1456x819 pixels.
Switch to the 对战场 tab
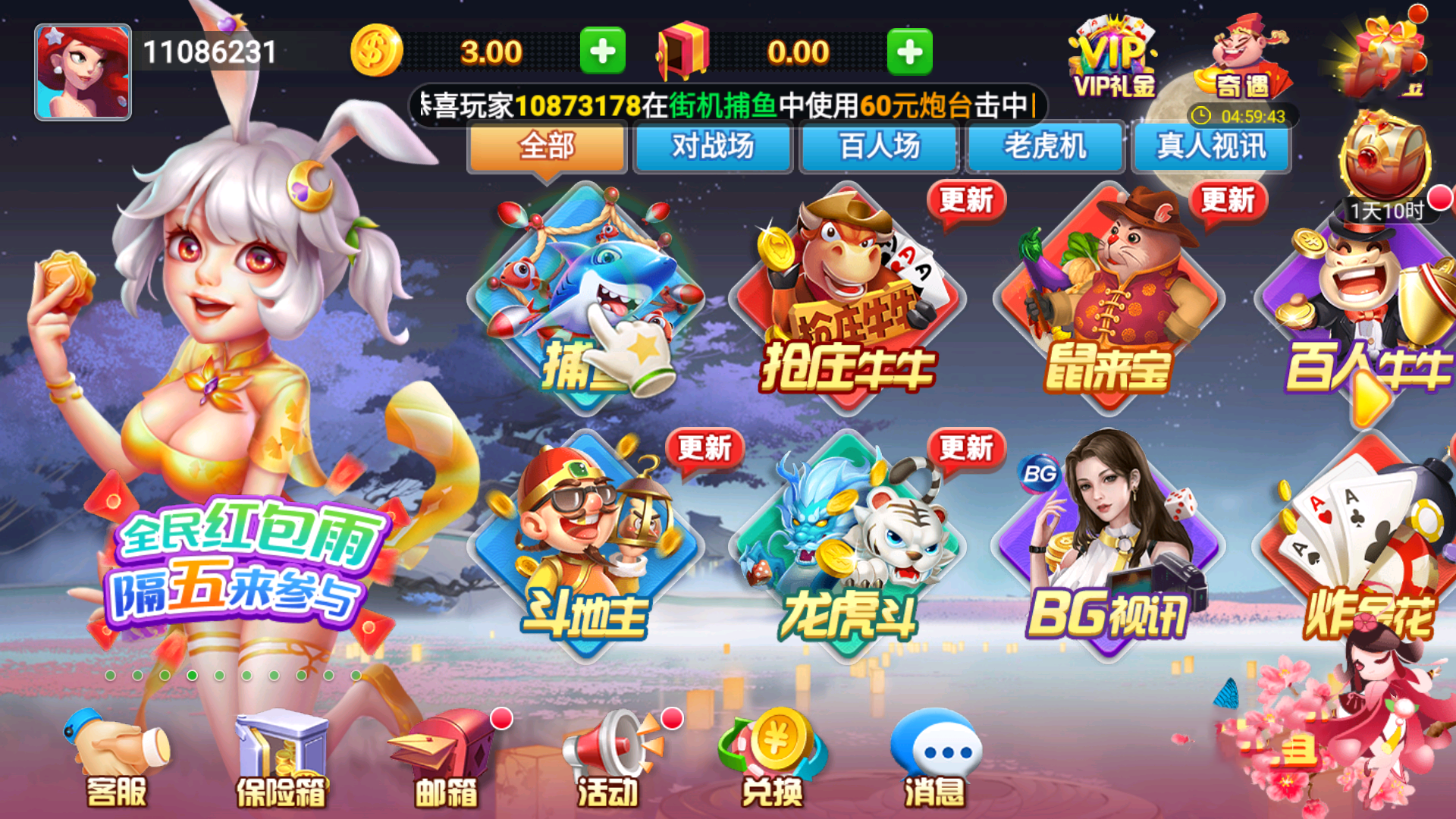click(713, 147)
